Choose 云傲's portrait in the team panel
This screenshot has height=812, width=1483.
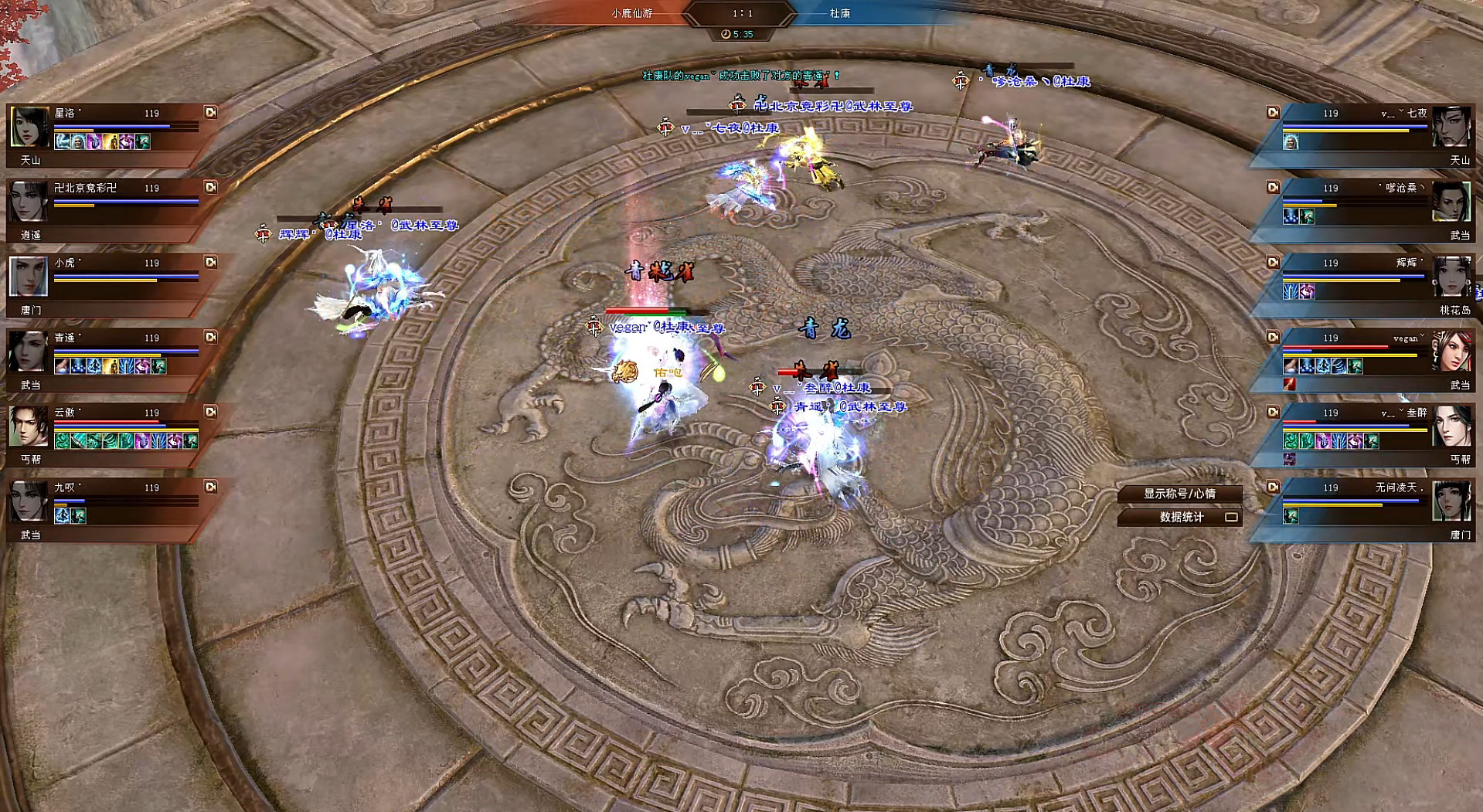click(x=29, y=426)
